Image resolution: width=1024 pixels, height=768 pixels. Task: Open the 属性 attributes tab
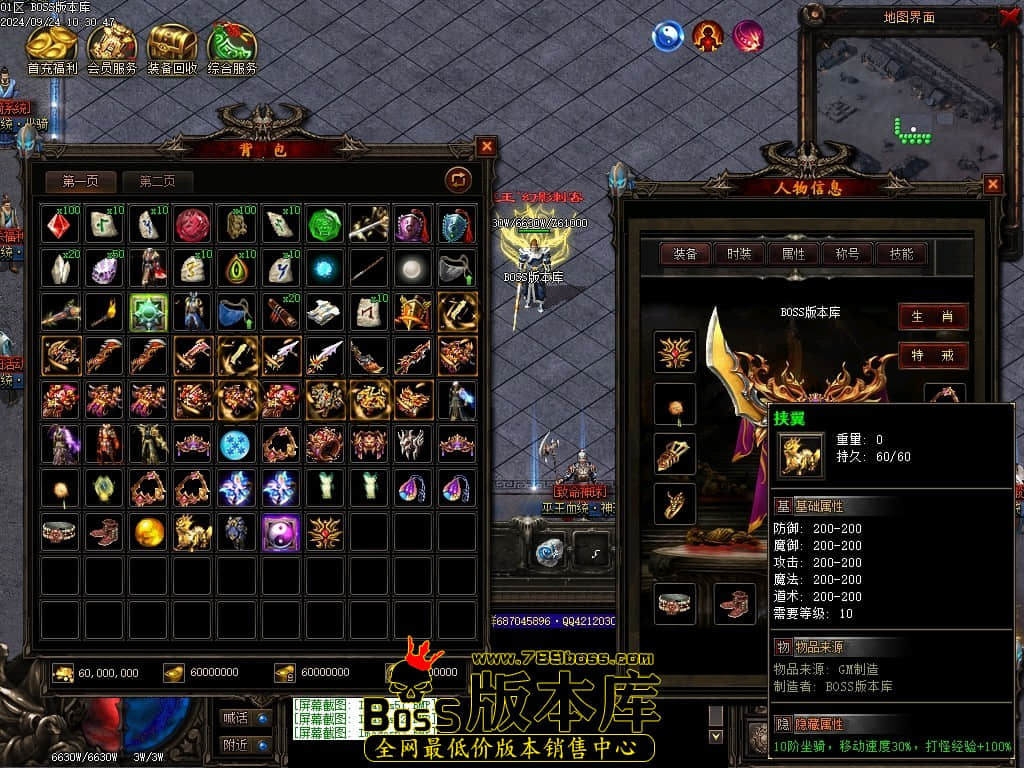(793, 254)
